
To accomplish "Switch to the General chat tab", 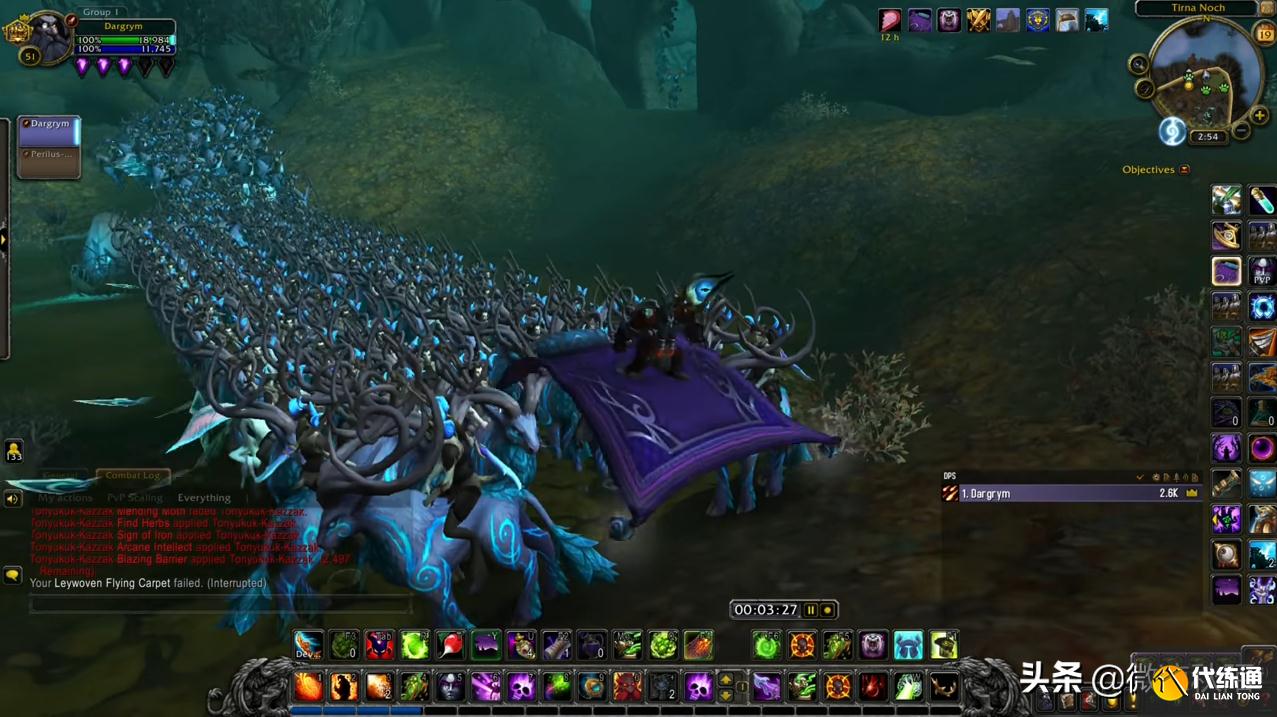I will point(60,476).
